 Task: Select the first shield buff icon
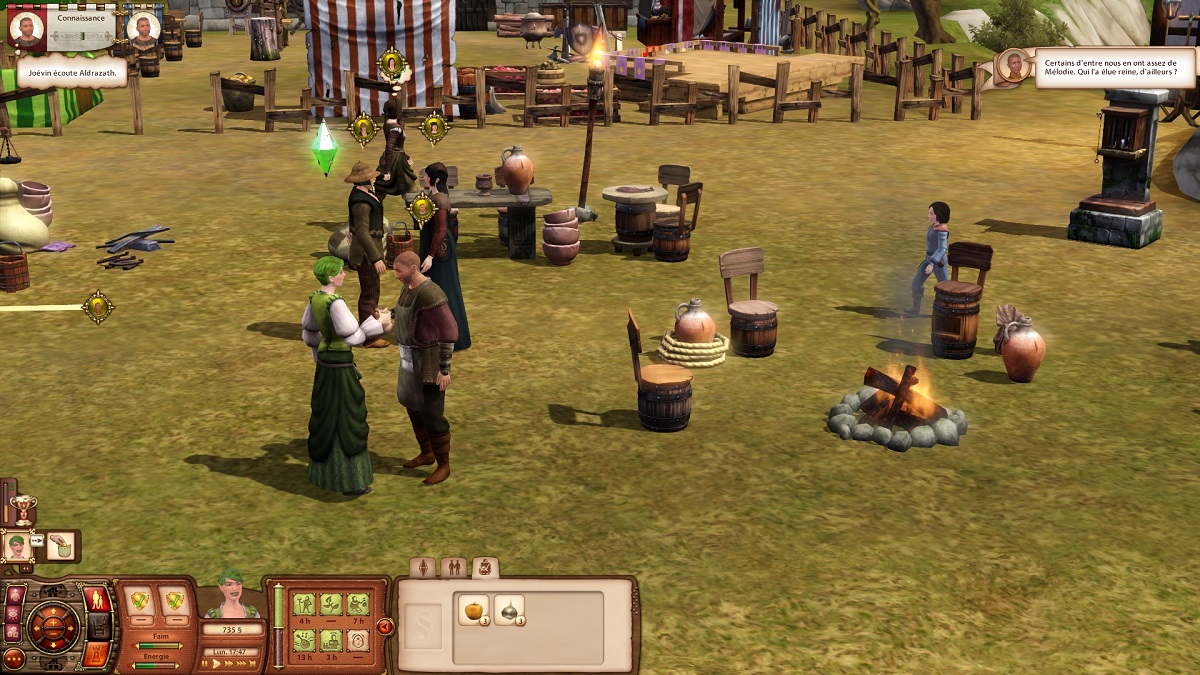click(x=140, y=603)
